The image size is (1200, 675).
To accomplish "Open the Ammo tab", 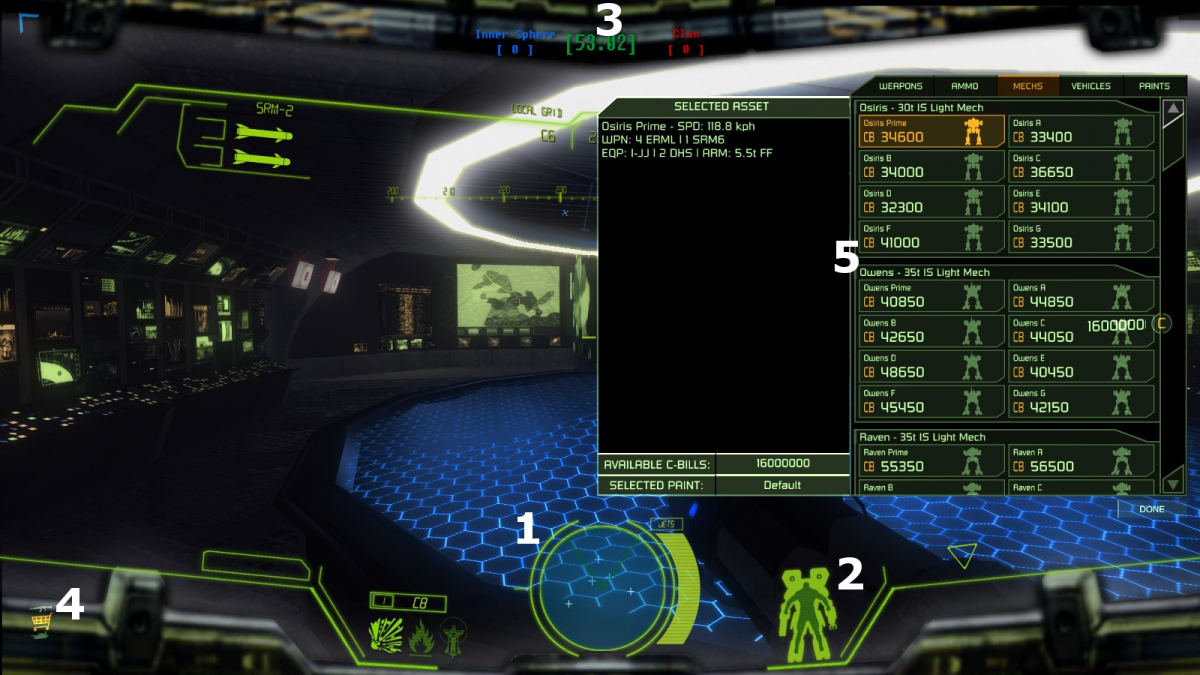I will click(965, 86).
